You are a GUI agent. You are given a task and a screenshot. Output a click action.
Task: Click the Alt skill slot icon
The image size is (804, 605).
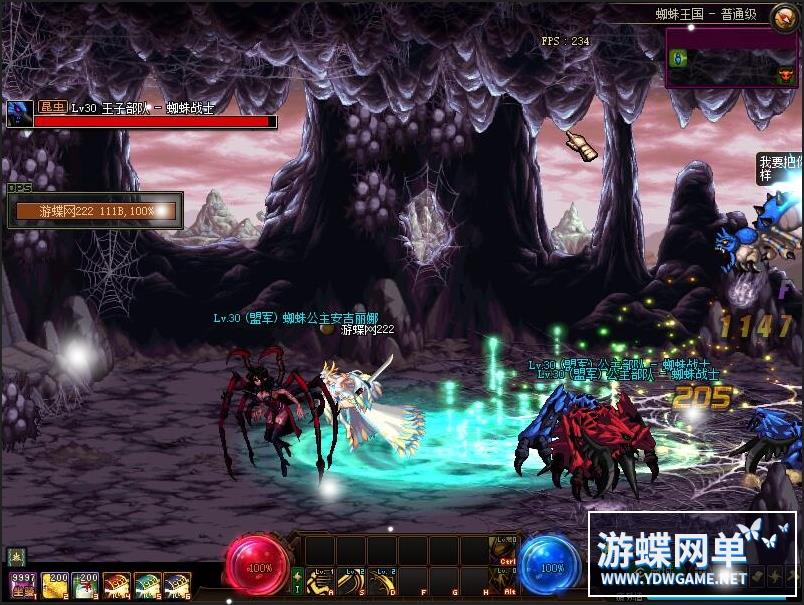(x=504, y=581)
